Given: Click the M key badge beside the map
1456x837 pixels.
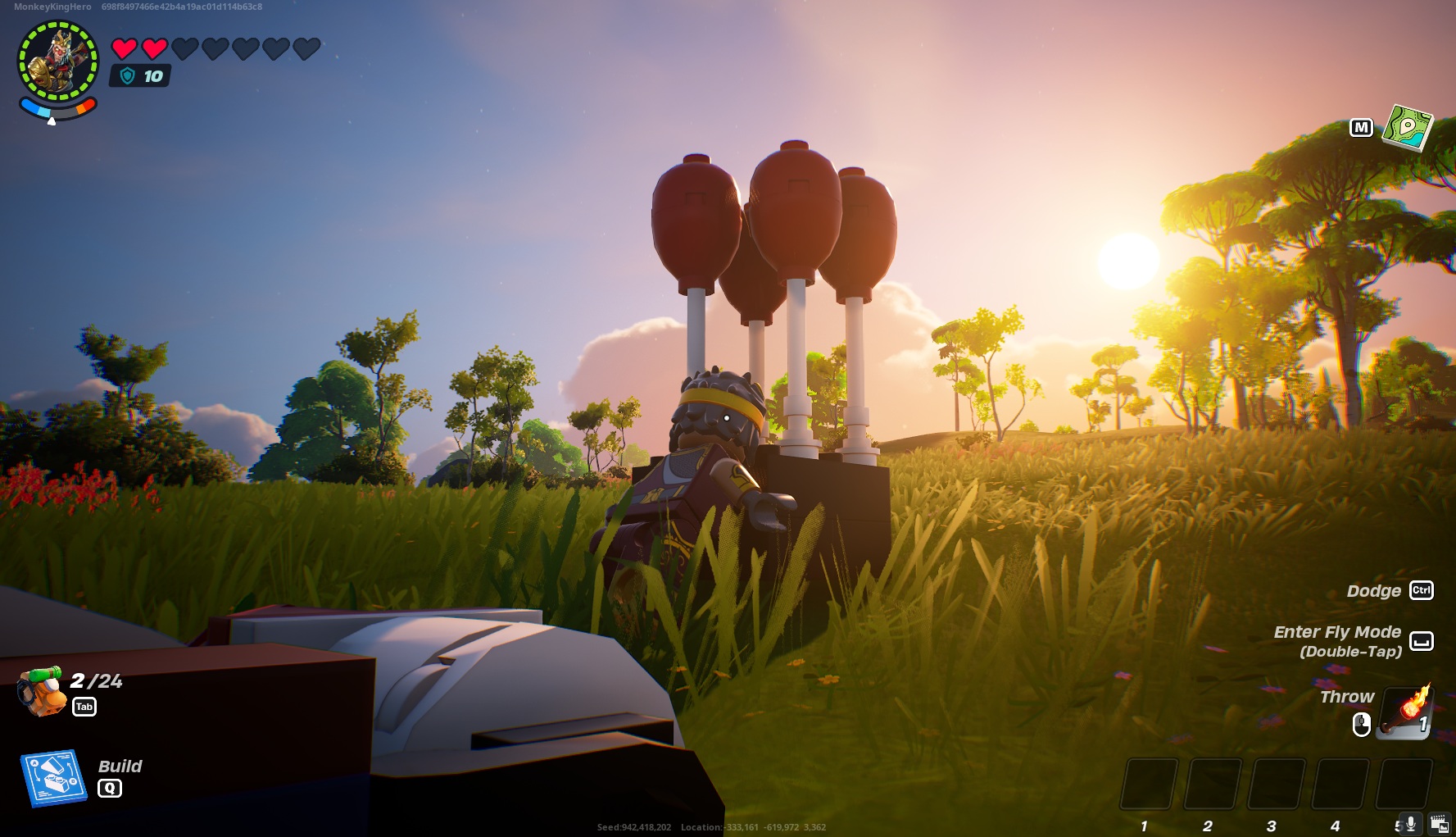Looking at the screenshot, I should tap(1361, 128).
